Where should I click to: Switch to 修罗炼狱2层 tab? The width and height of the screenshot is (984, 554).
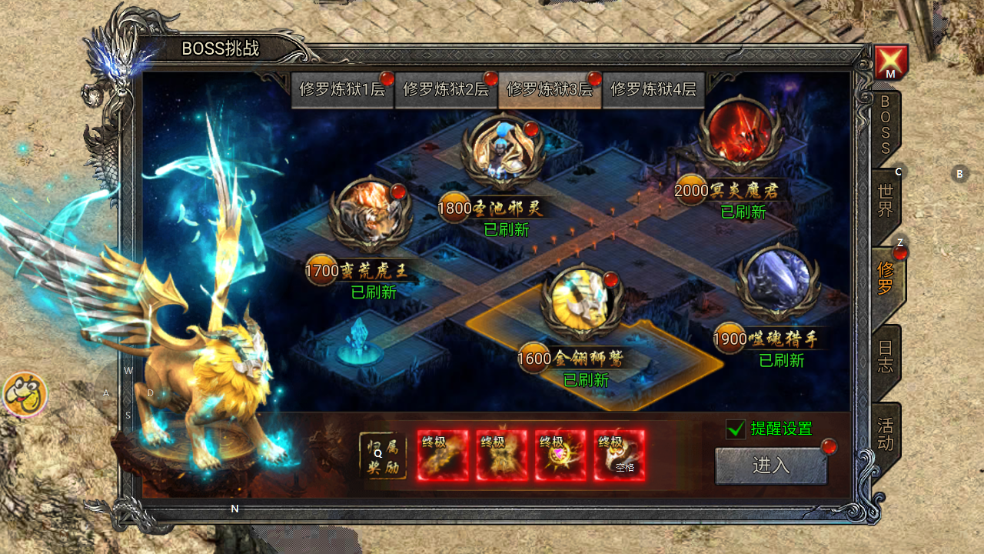(446, 89)
